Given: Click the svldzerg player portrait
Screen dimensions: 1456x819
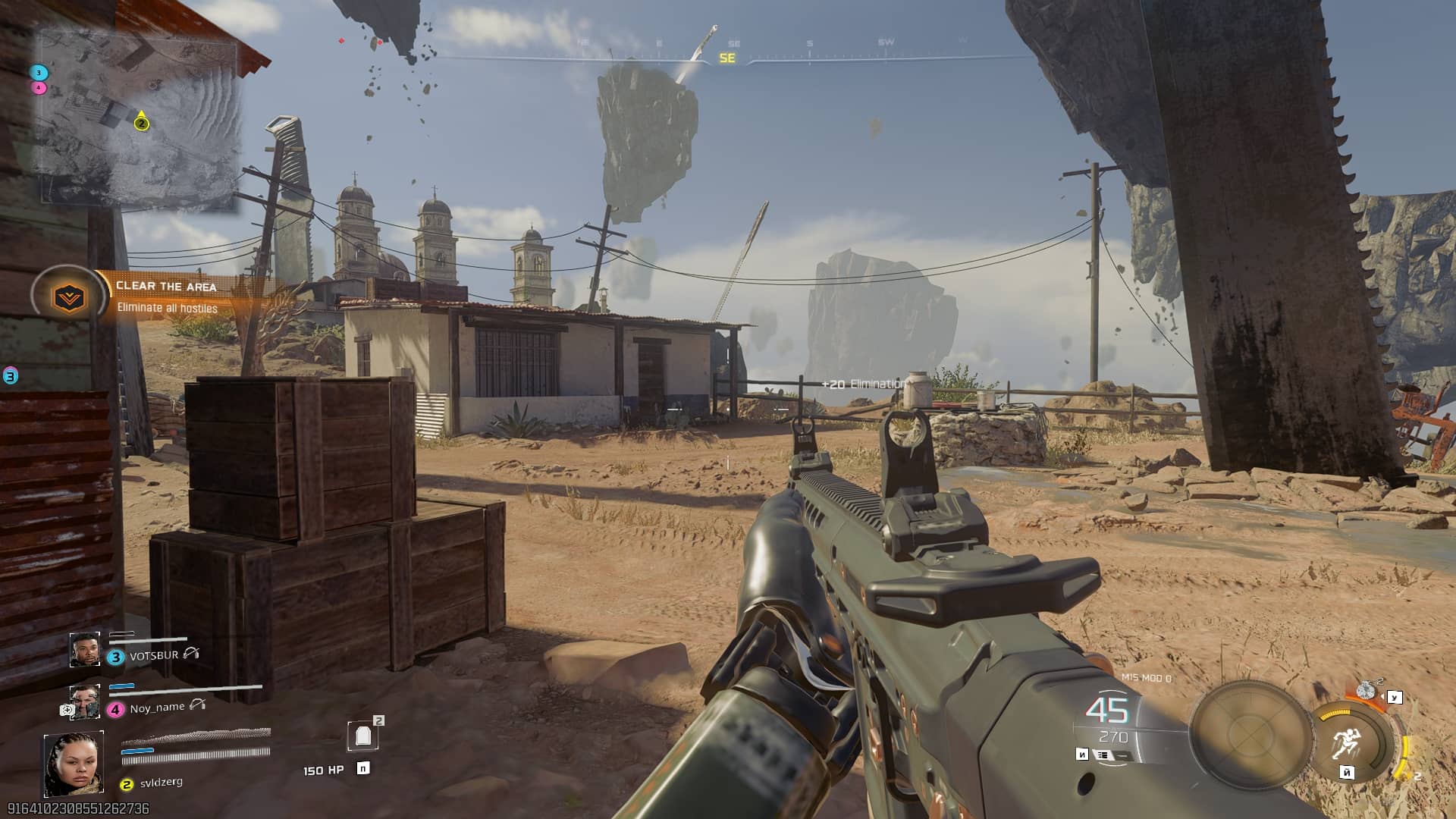Looking at the screenshot, I should click(74, 764).
